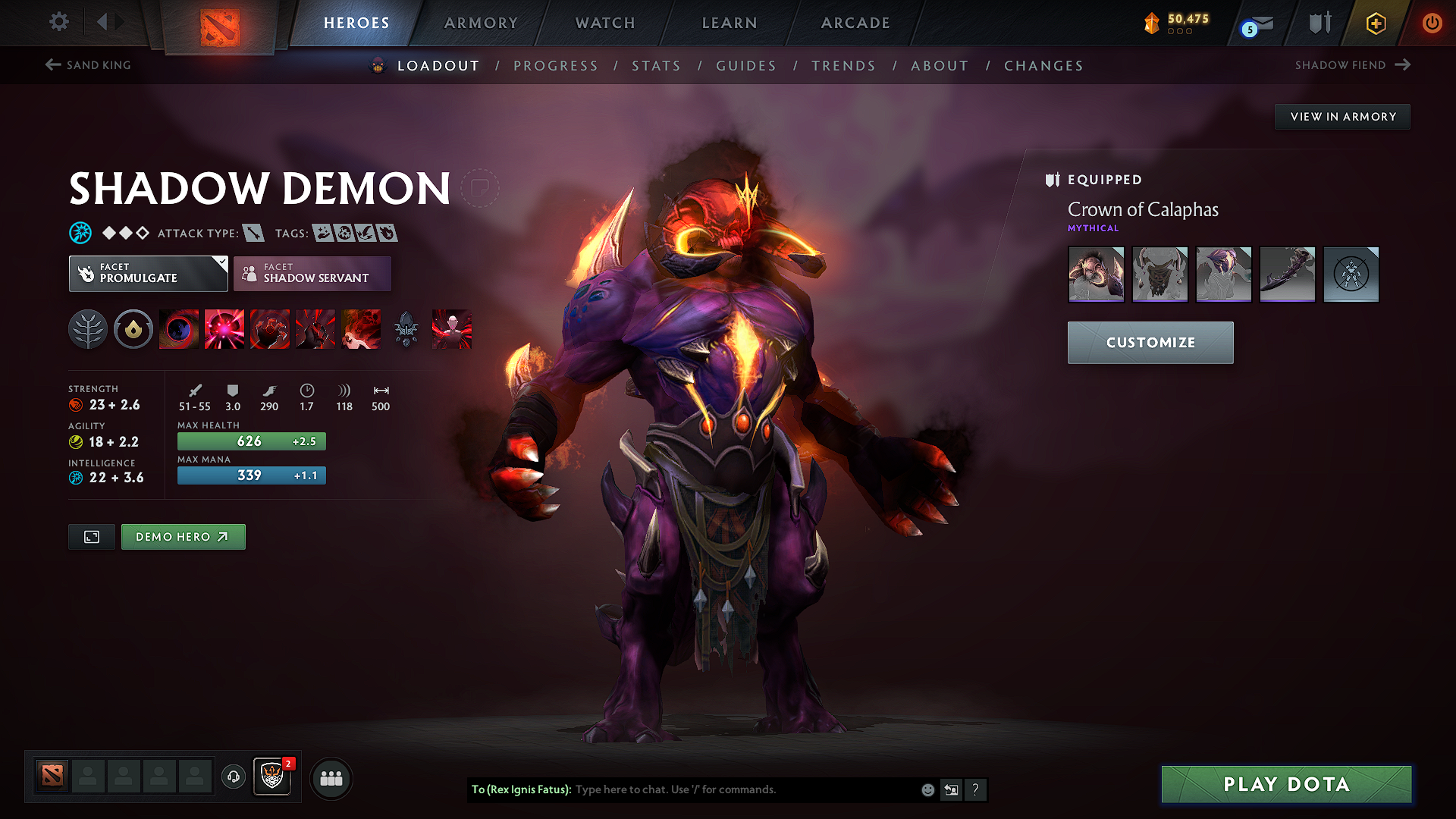This screenshot has width=1456, height=819.
Task: Select the Shadow Poison ability icon
Action: 224,328
